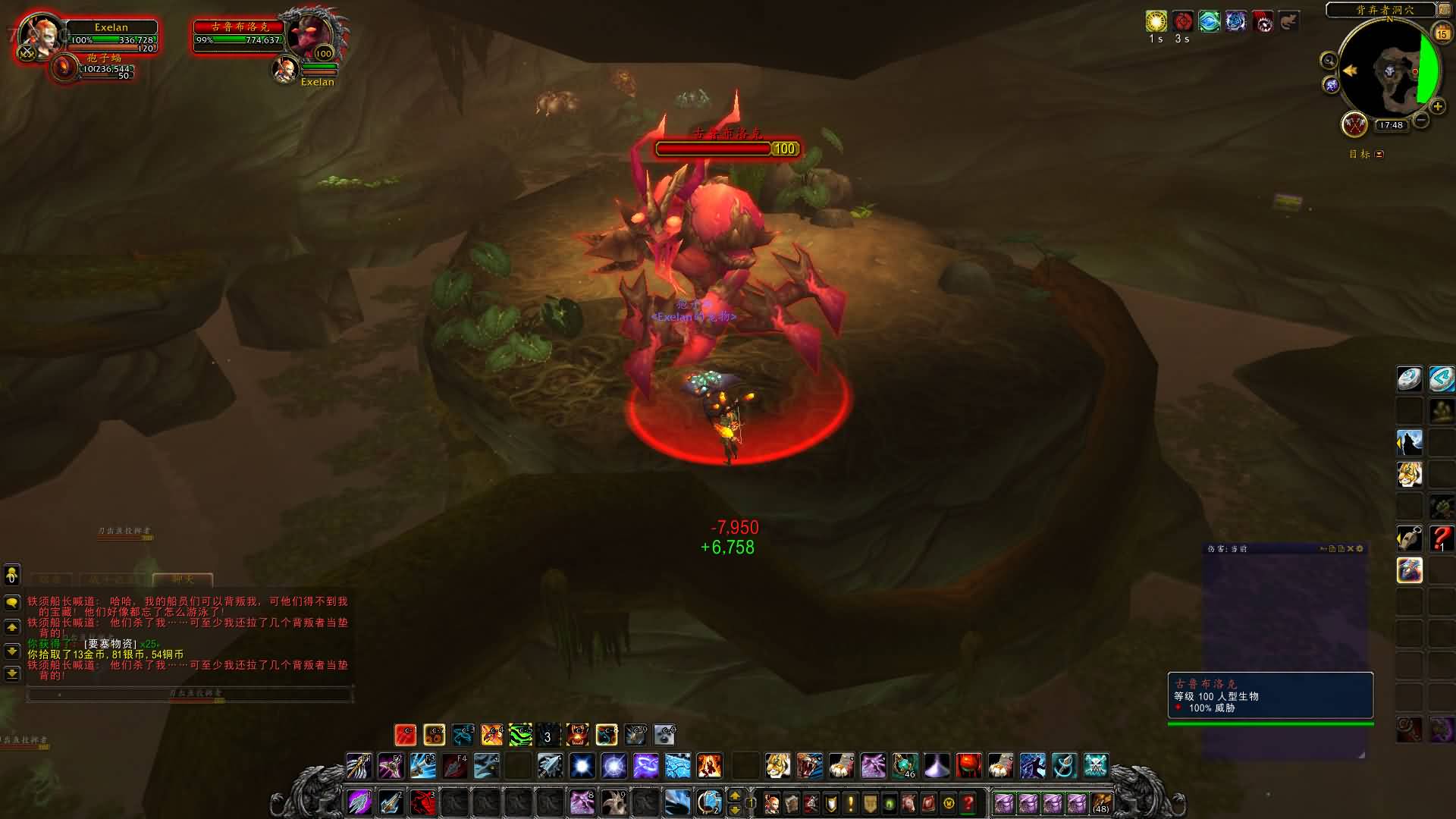
Task: Open the crossed-axes button beside the minimap
Action: (1354, 124)
